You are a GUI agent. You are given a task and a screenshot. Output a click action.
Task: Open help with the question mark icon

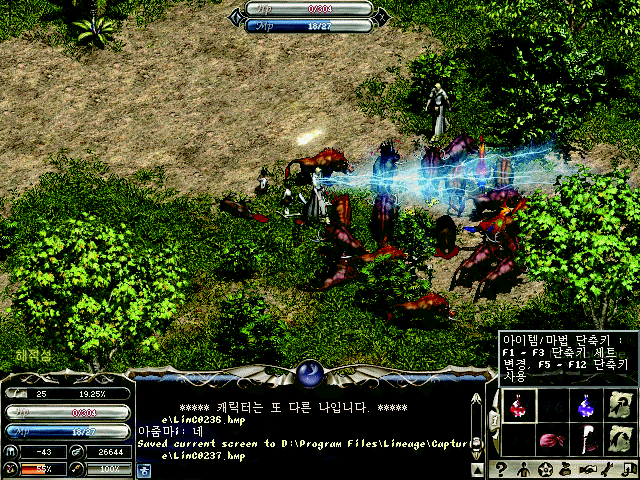pos(501,470)
